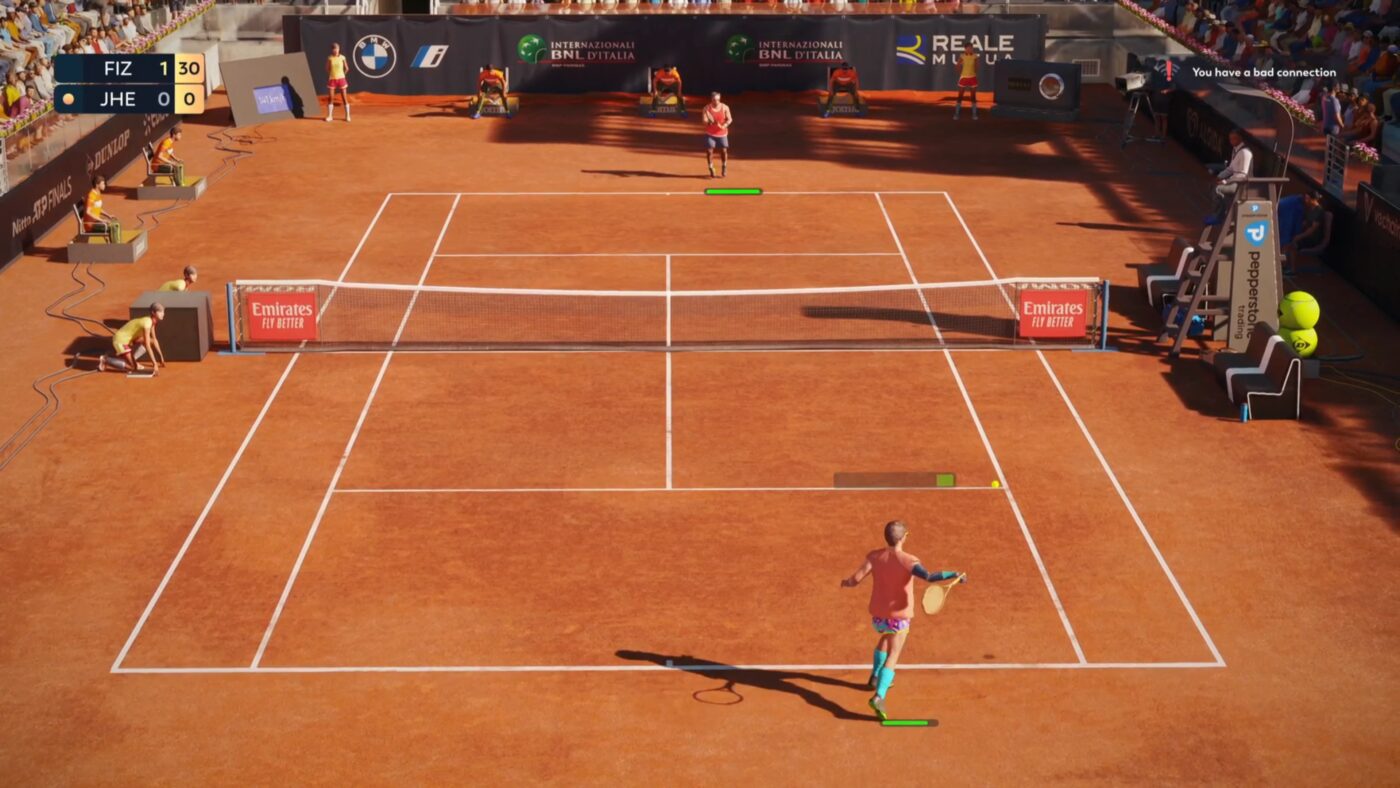1400x788 pixels.
Task: Click FIZ's game score of 30
Action: (191, 70)
